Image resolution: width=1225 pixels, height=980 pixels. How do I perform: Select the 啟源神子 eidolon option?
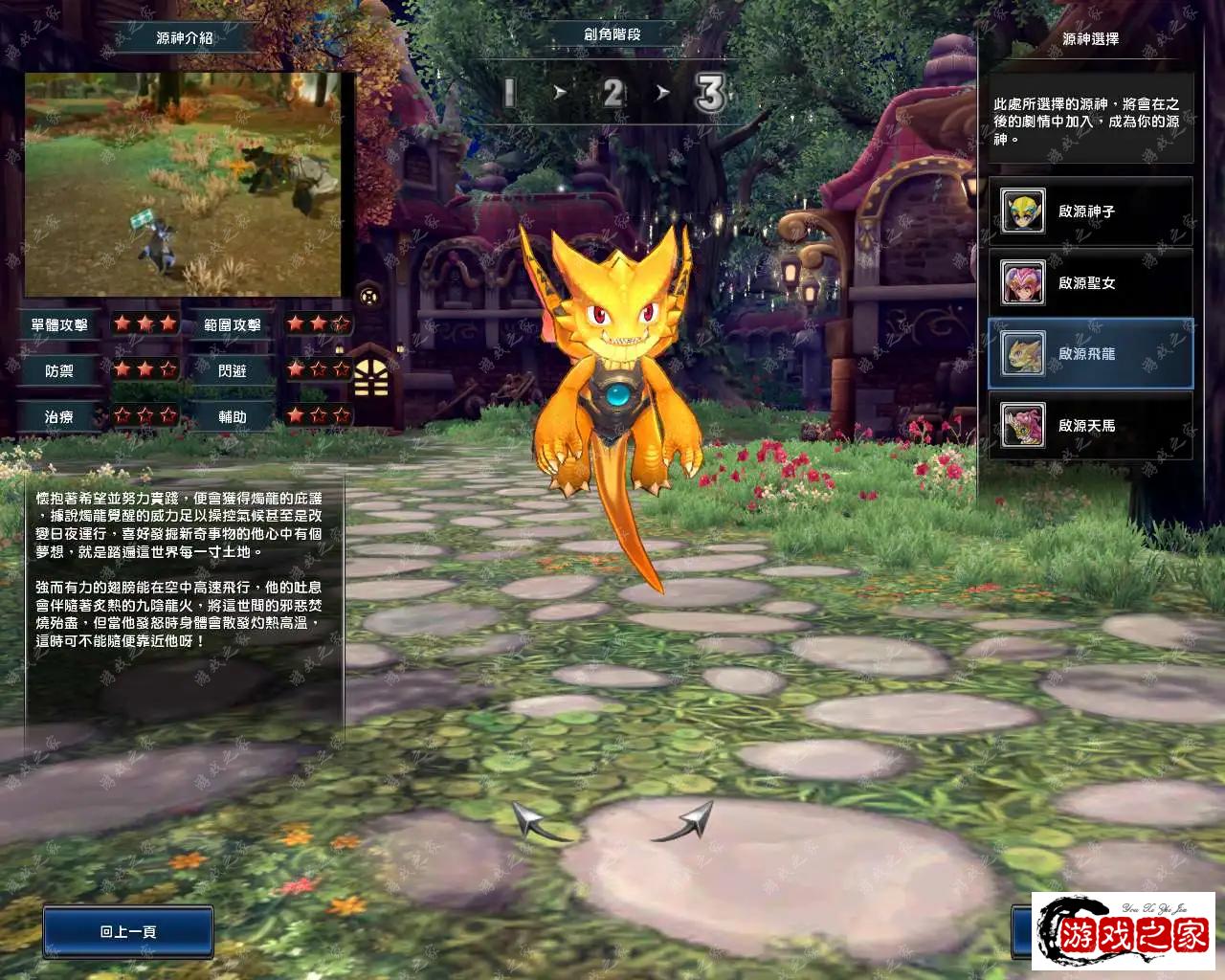click(x=1090, y=212)
